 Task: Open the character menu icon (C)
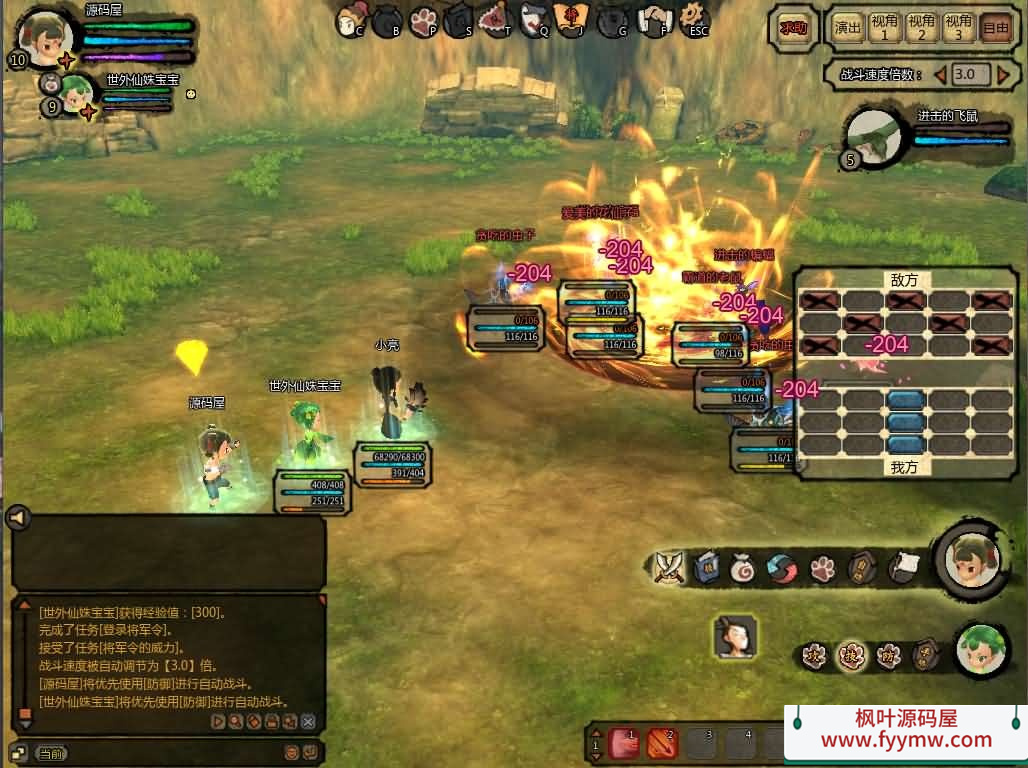coord(351,19)
